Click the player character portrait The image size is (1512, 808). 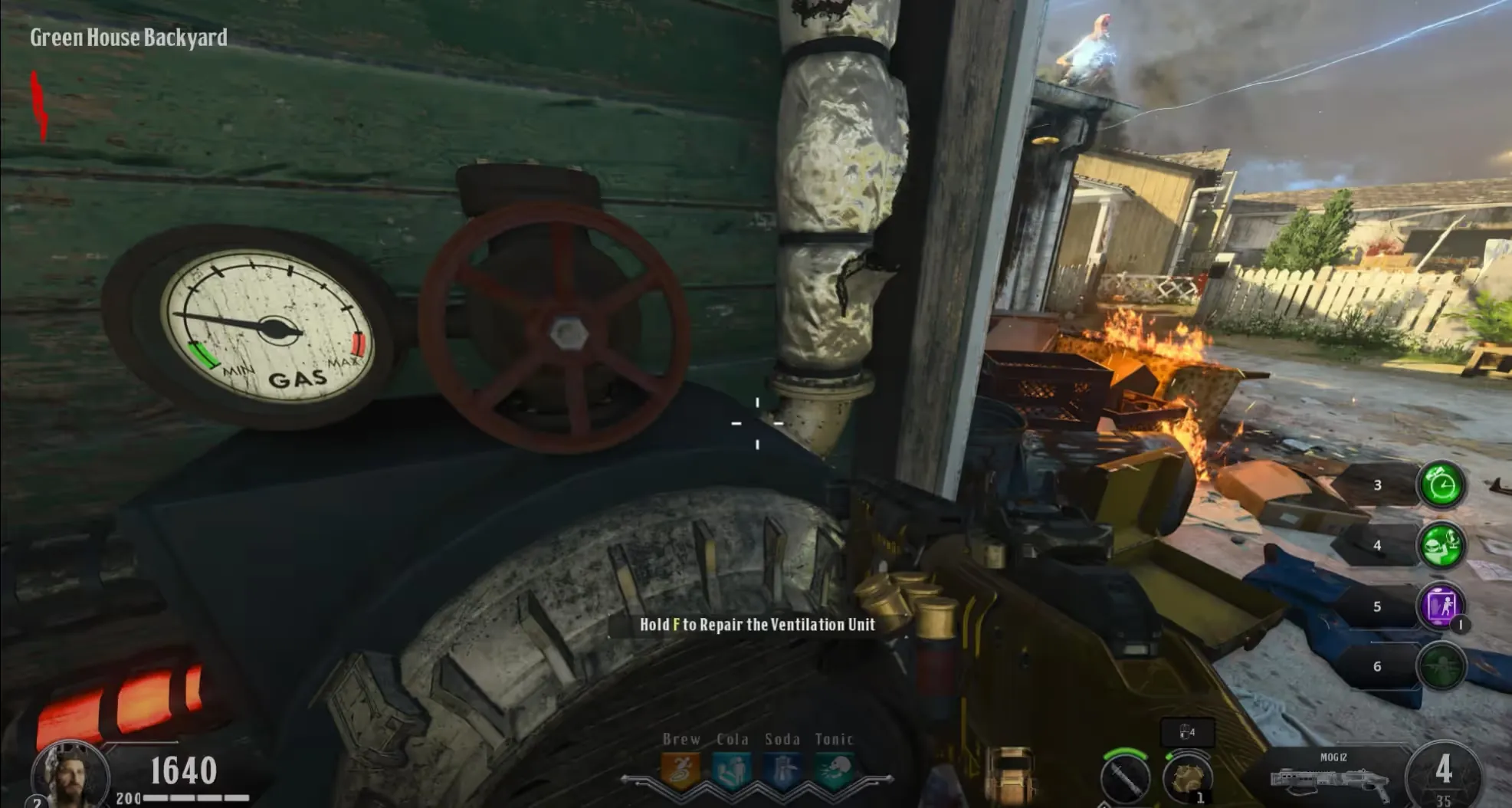click(69, 773)
